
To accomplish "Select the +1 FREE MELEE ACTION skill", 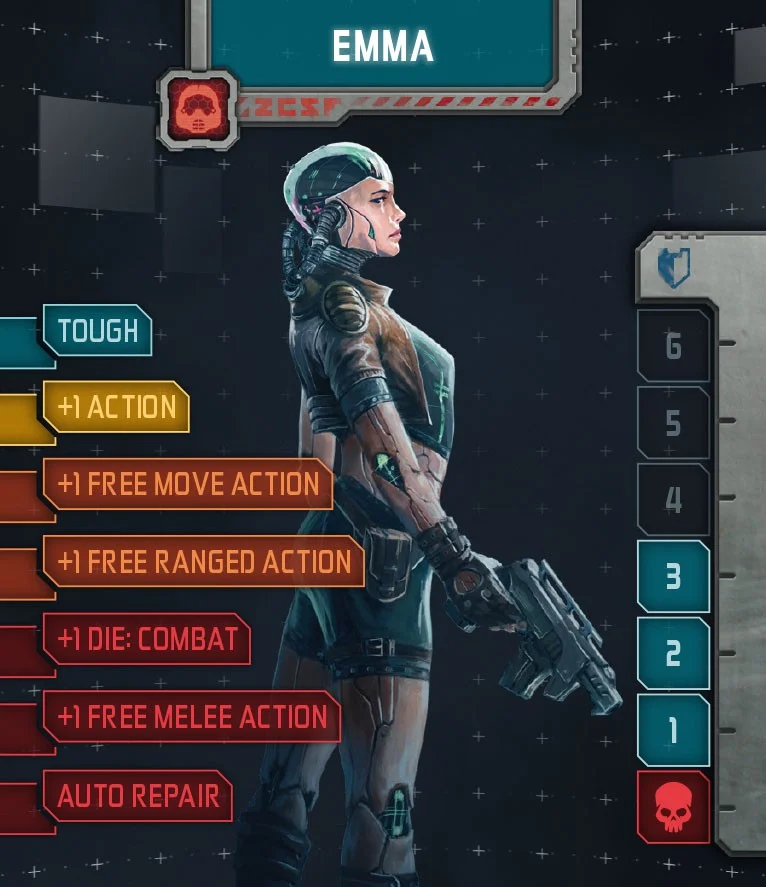I will 192,716.
